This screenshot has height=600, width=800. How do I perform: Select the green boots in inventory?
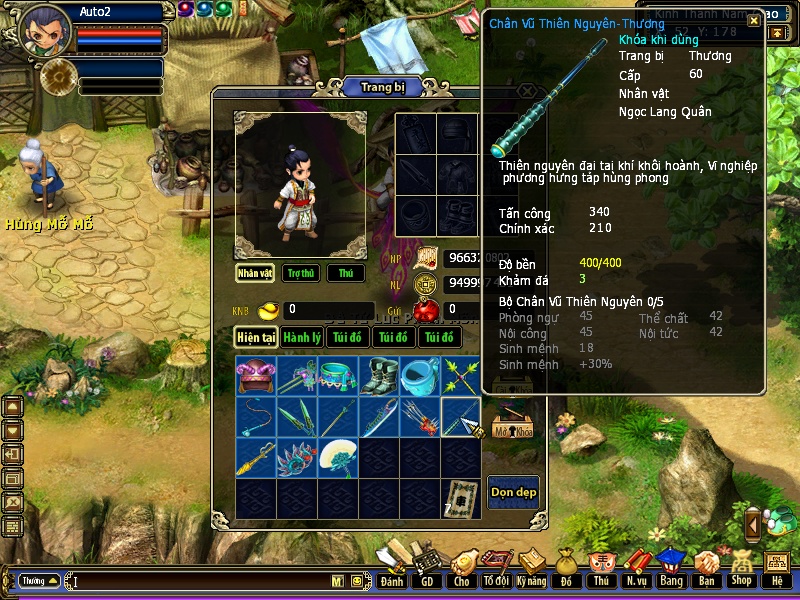(379, 376)
